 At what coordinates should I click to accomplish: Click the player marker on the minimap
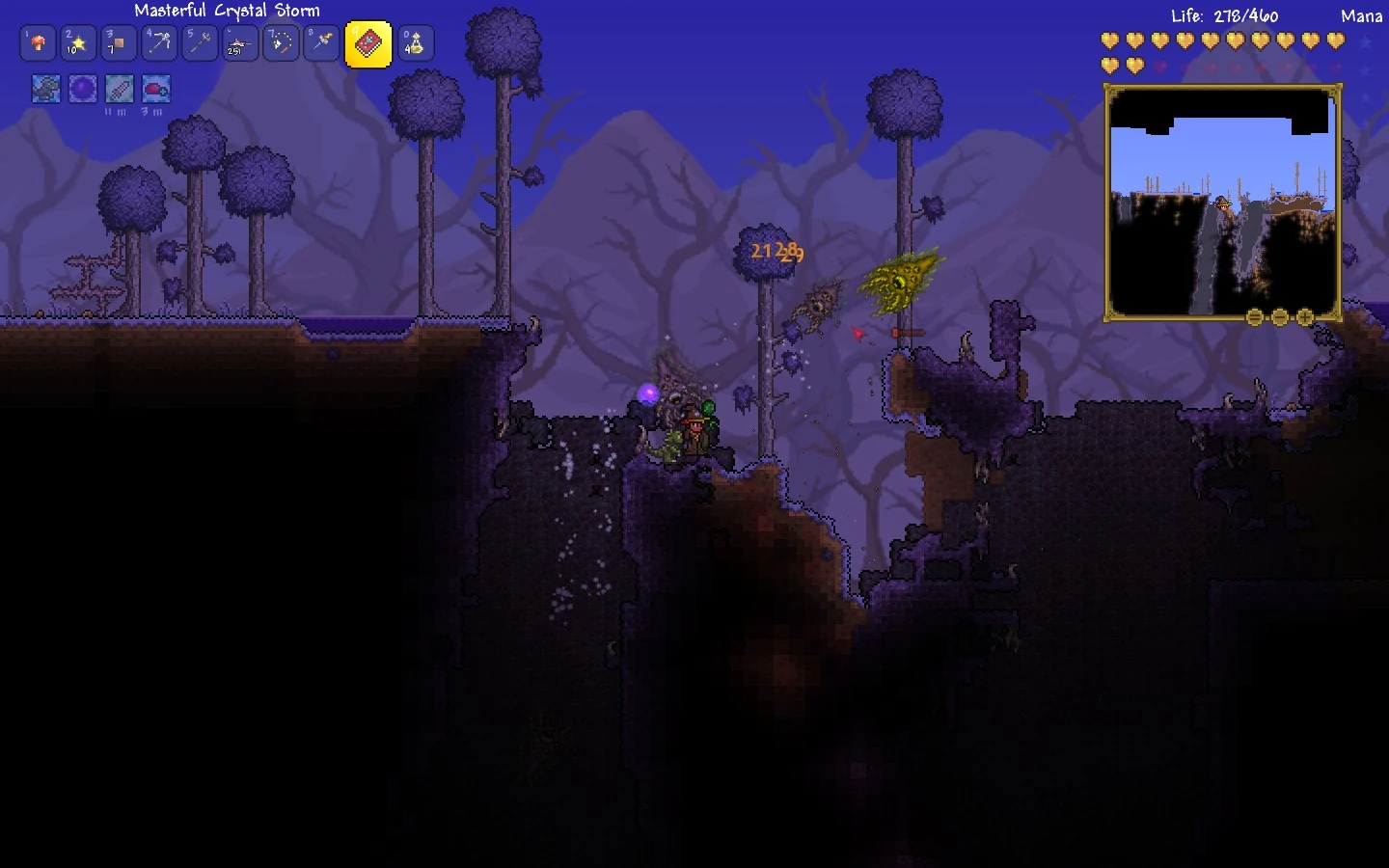click(1225, 205)
